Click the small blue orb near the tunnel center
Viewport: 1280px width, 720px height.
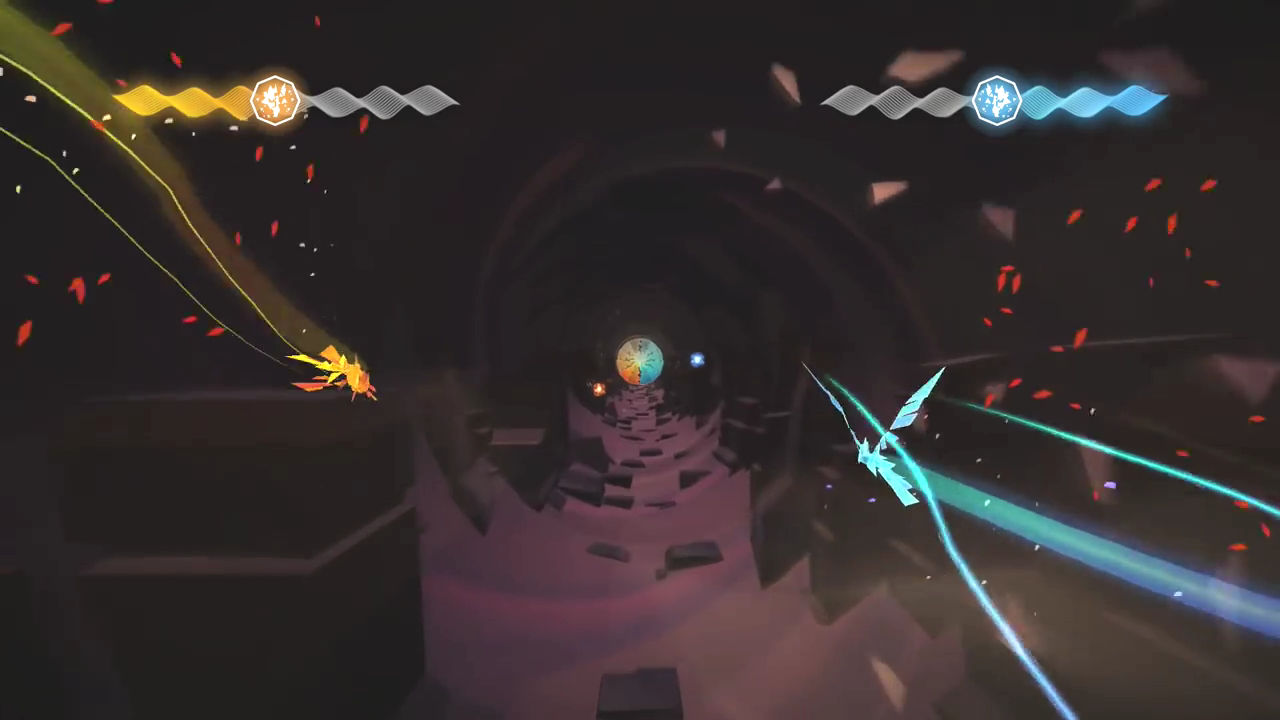coord(696,360)
